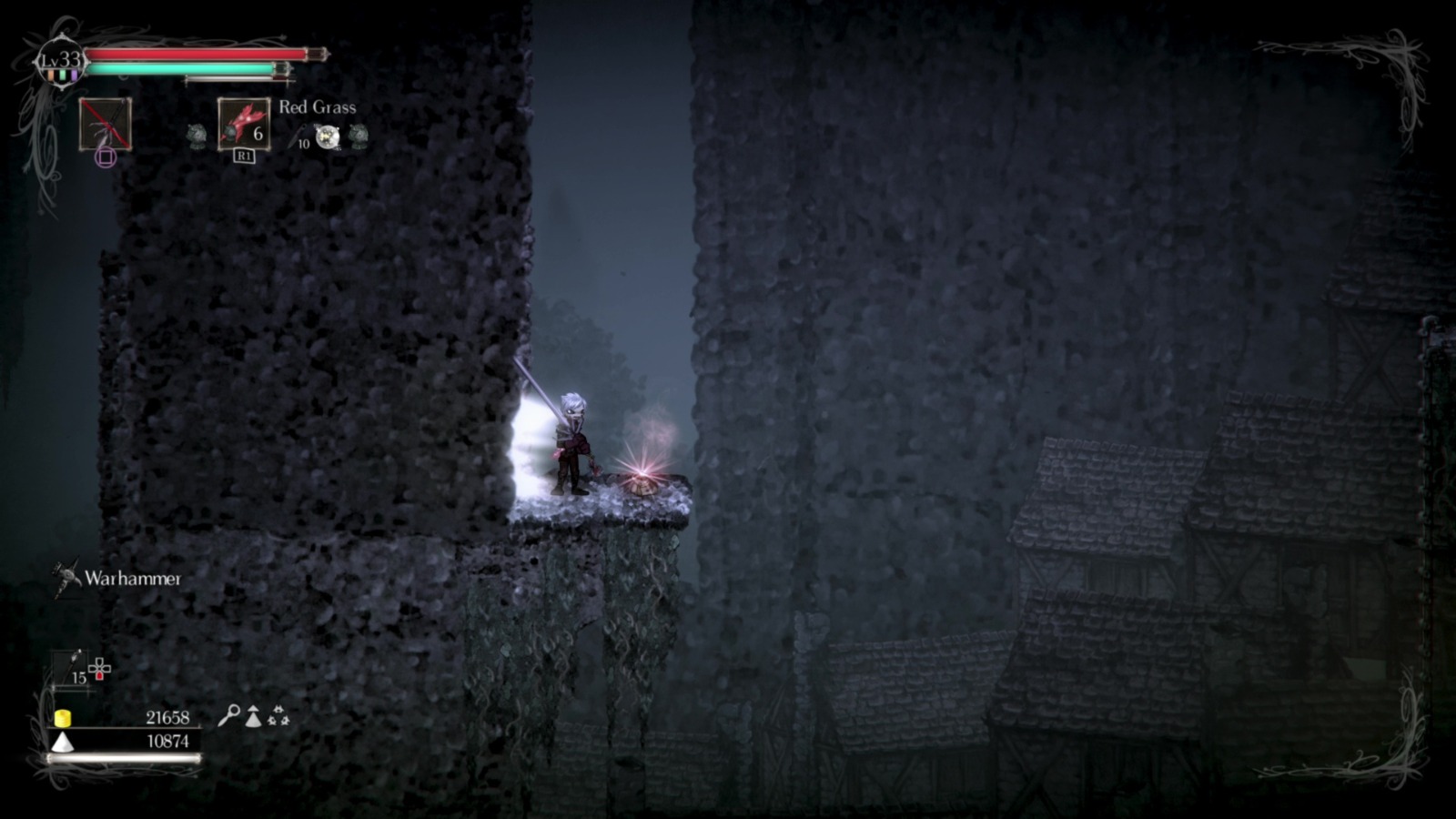Click the red health bar
Screen dimensions: 1456x819
click(196, 56)
